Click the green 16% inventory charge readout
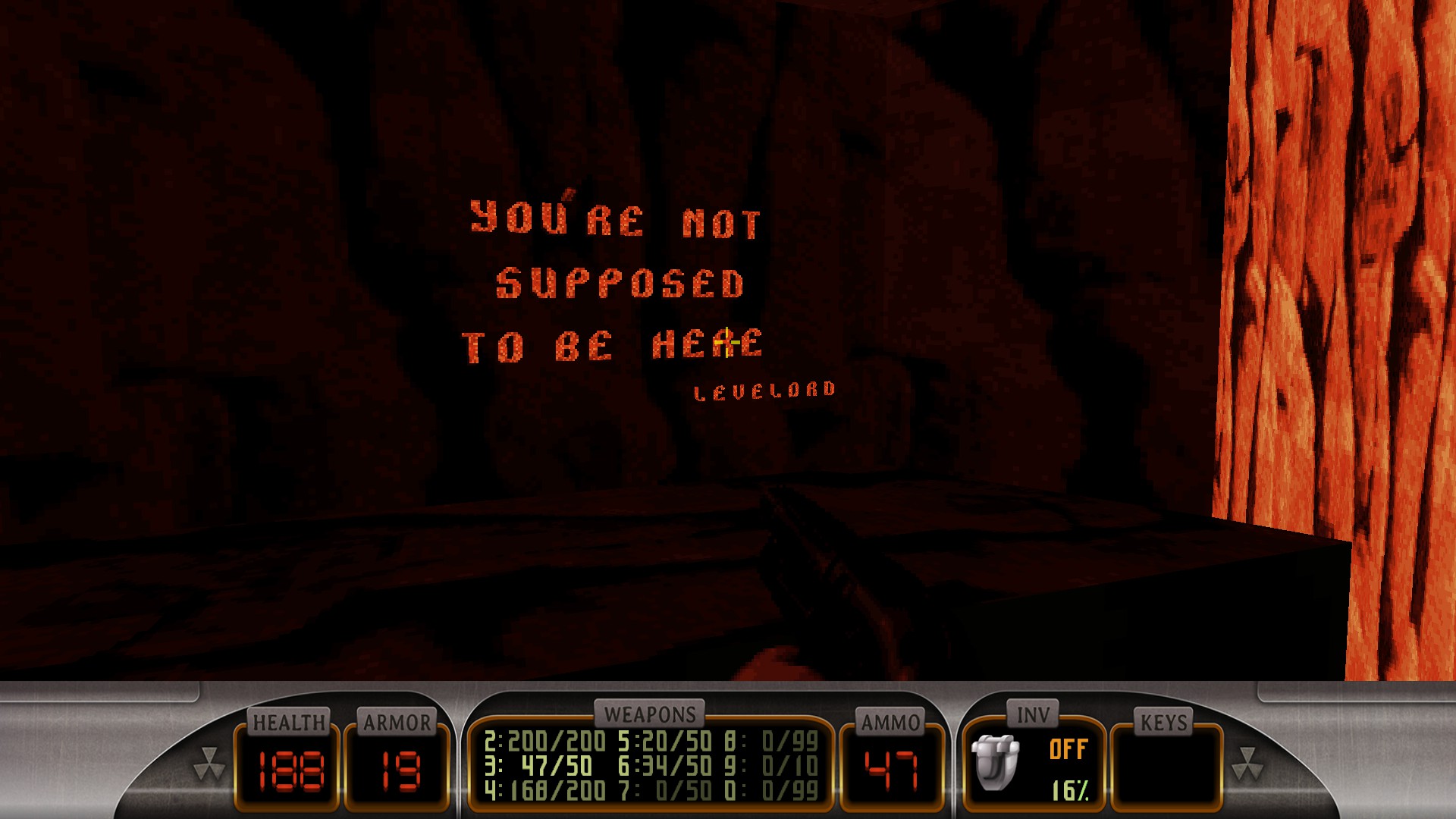1456x819 pixels. [1072, 791]
